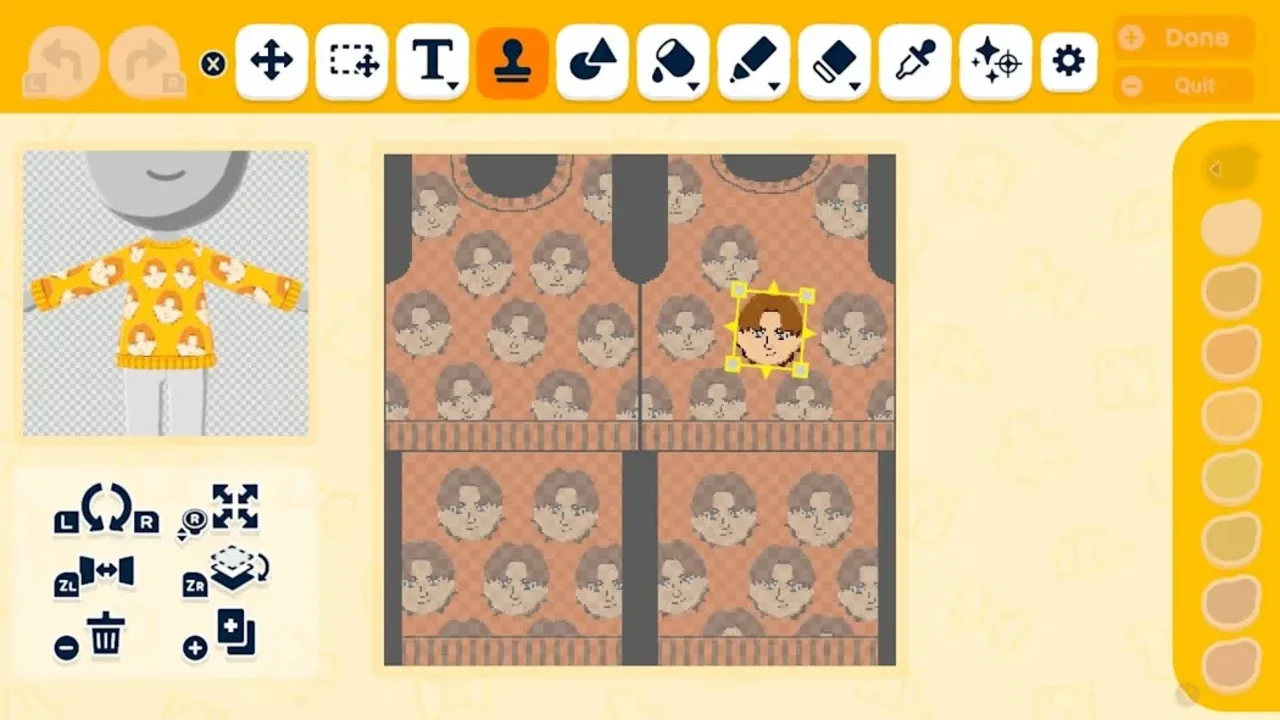The width and height of the screenshot is (1280, 720).
Task: Select the Shape tool
Action: point(592,60)
